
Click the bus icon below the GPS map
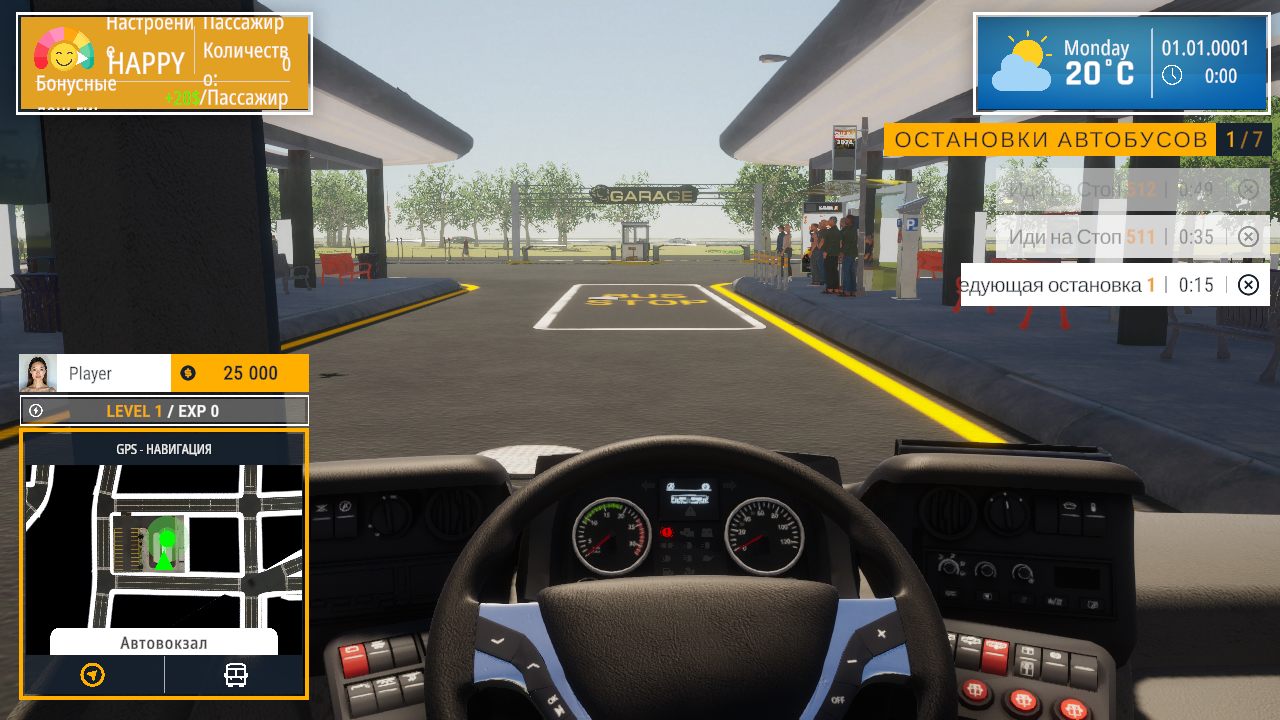click(236, 674)
